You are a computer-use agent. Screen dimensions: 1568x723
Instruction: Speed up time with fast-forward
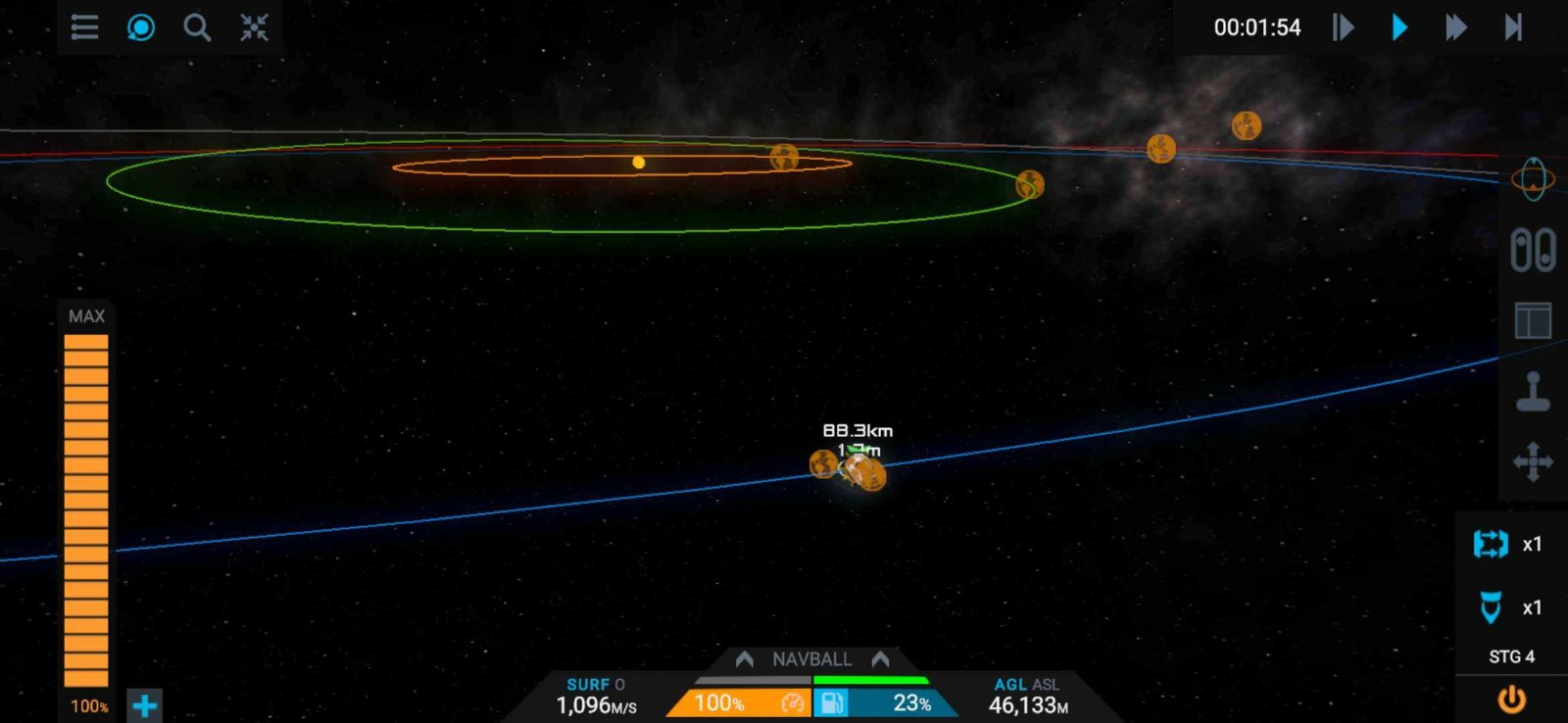[1456, 27]
